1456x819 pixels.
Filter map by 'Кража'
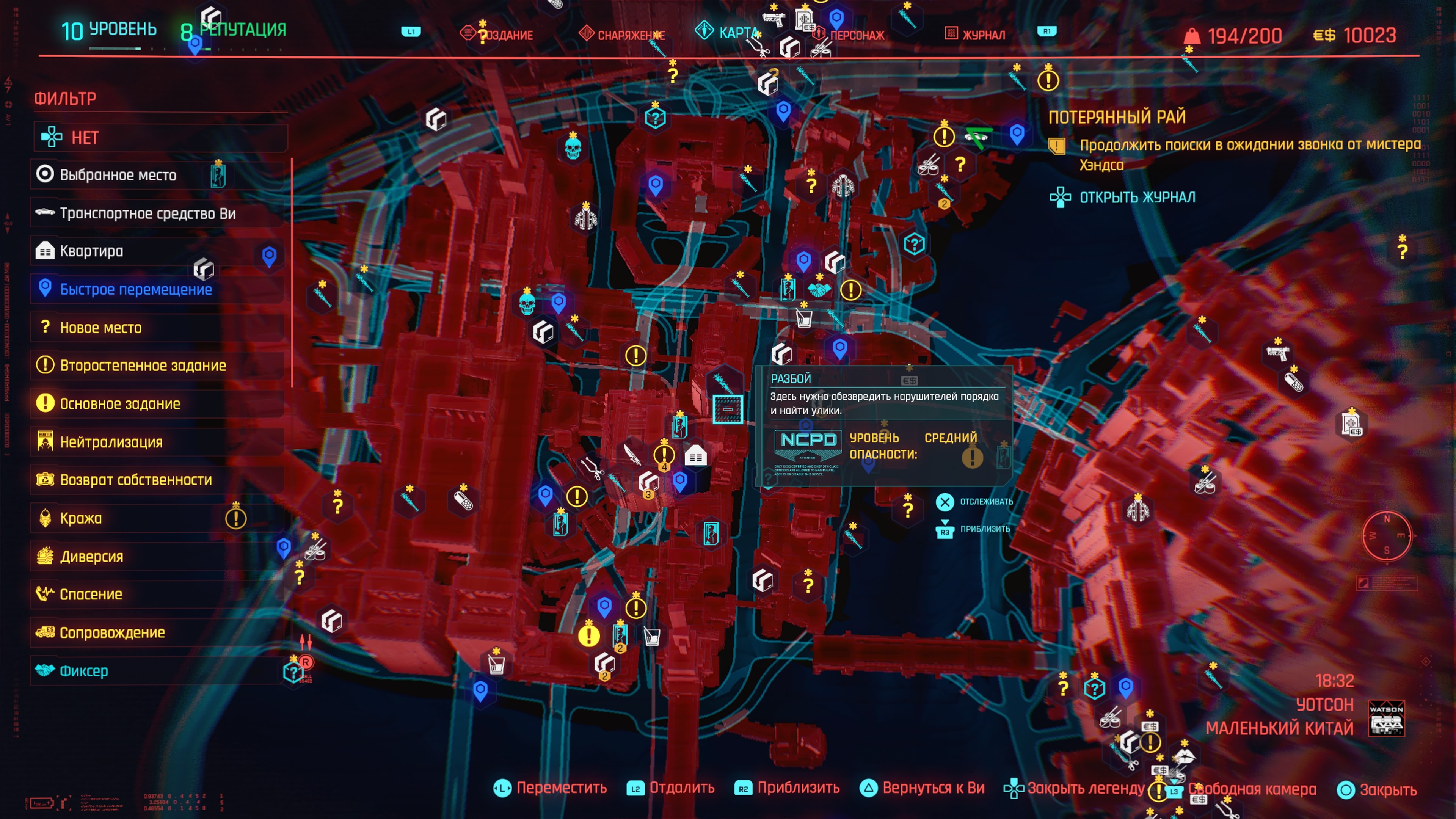(81, 518)
